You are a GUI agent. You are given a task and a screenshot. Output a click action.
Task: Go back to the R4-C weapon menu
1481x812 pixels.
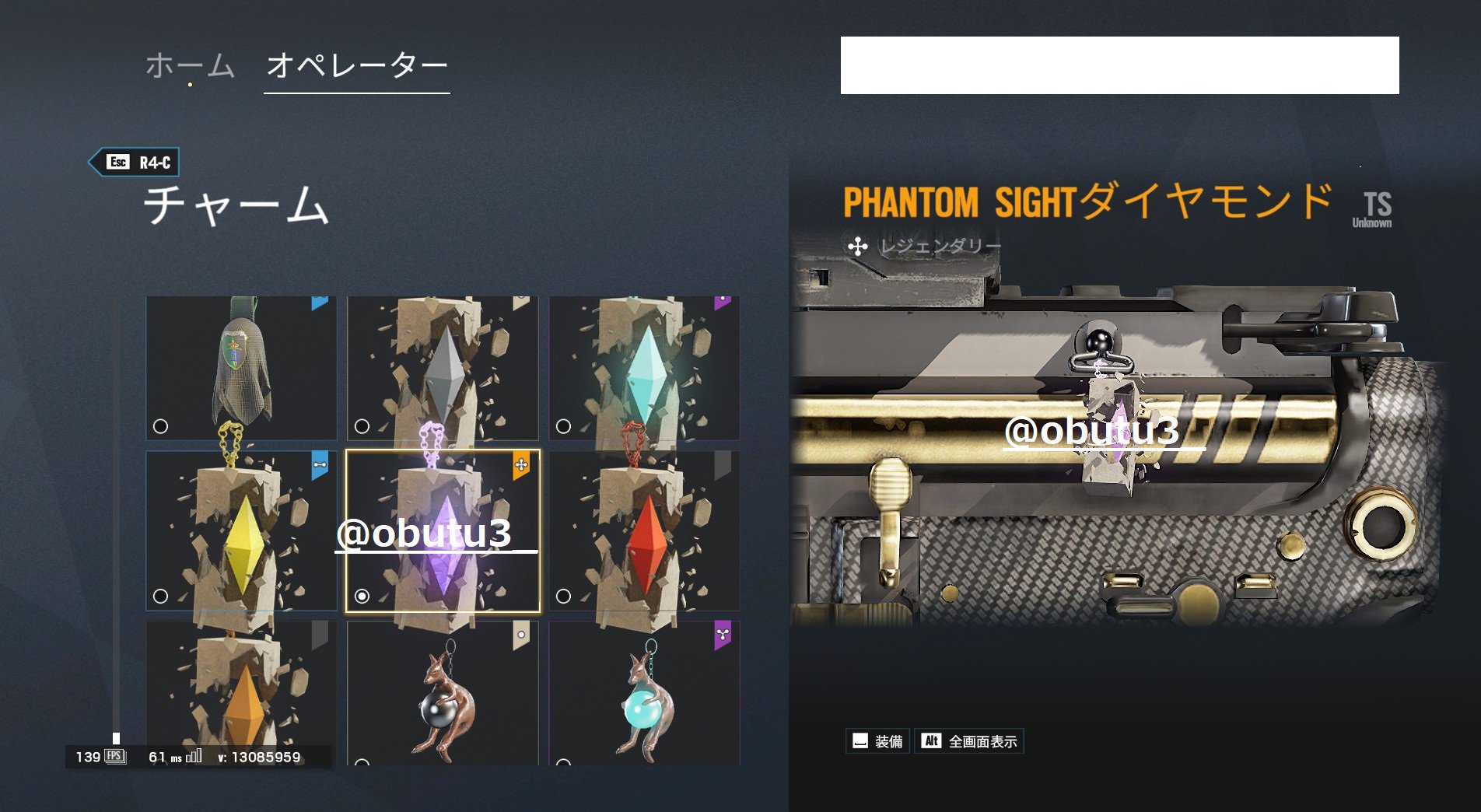tap(135, 162)
